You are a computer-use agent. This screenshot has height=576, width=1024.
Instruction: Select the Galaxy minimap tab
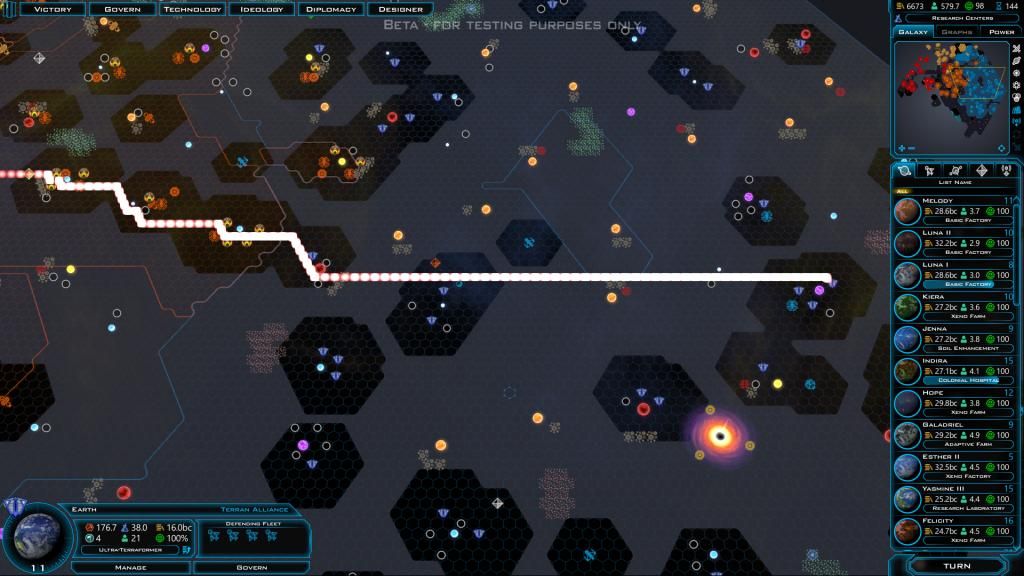tap(914, 32)
